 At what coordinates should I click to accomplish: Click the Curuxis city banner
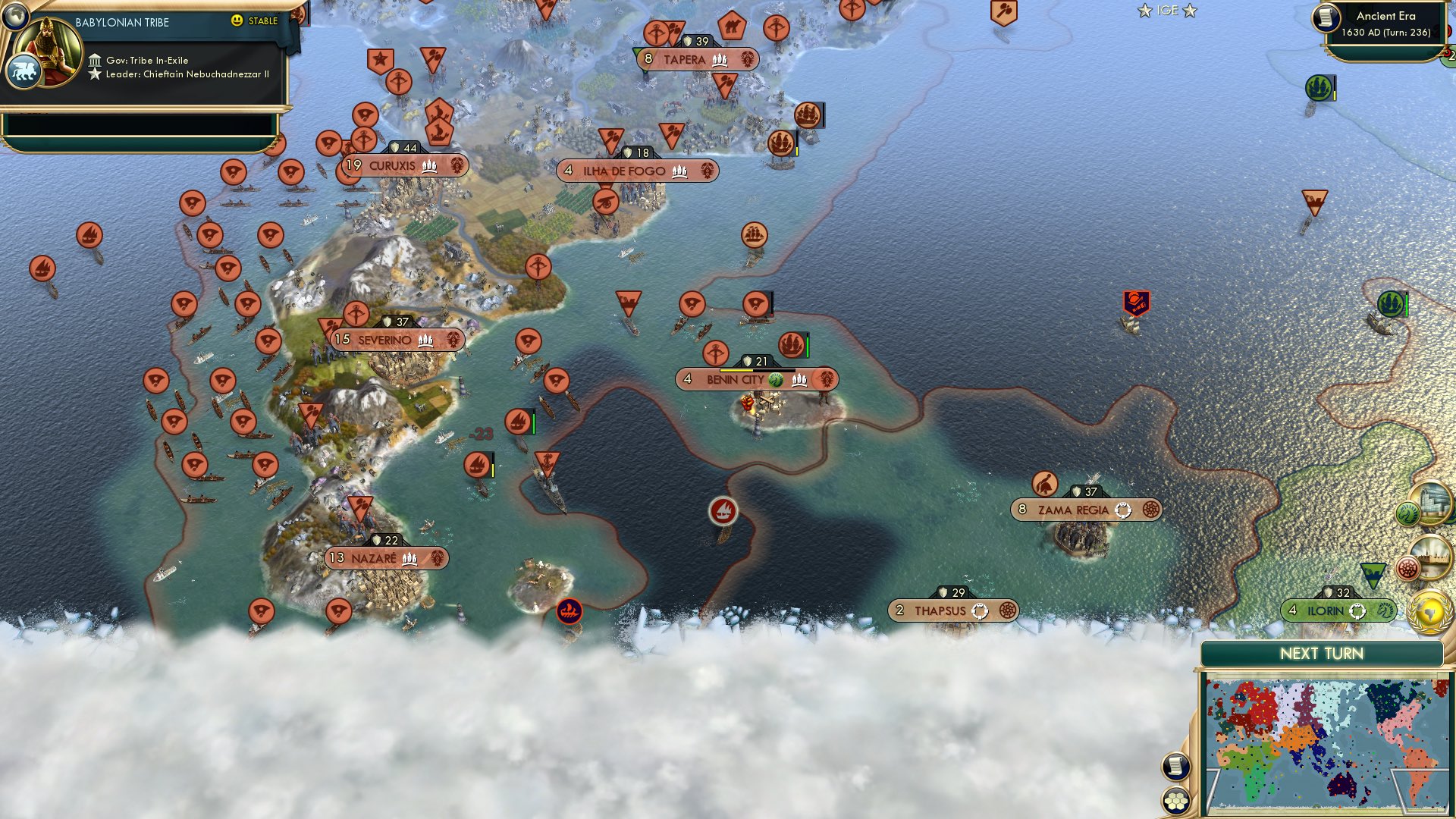tap(403, 165)
